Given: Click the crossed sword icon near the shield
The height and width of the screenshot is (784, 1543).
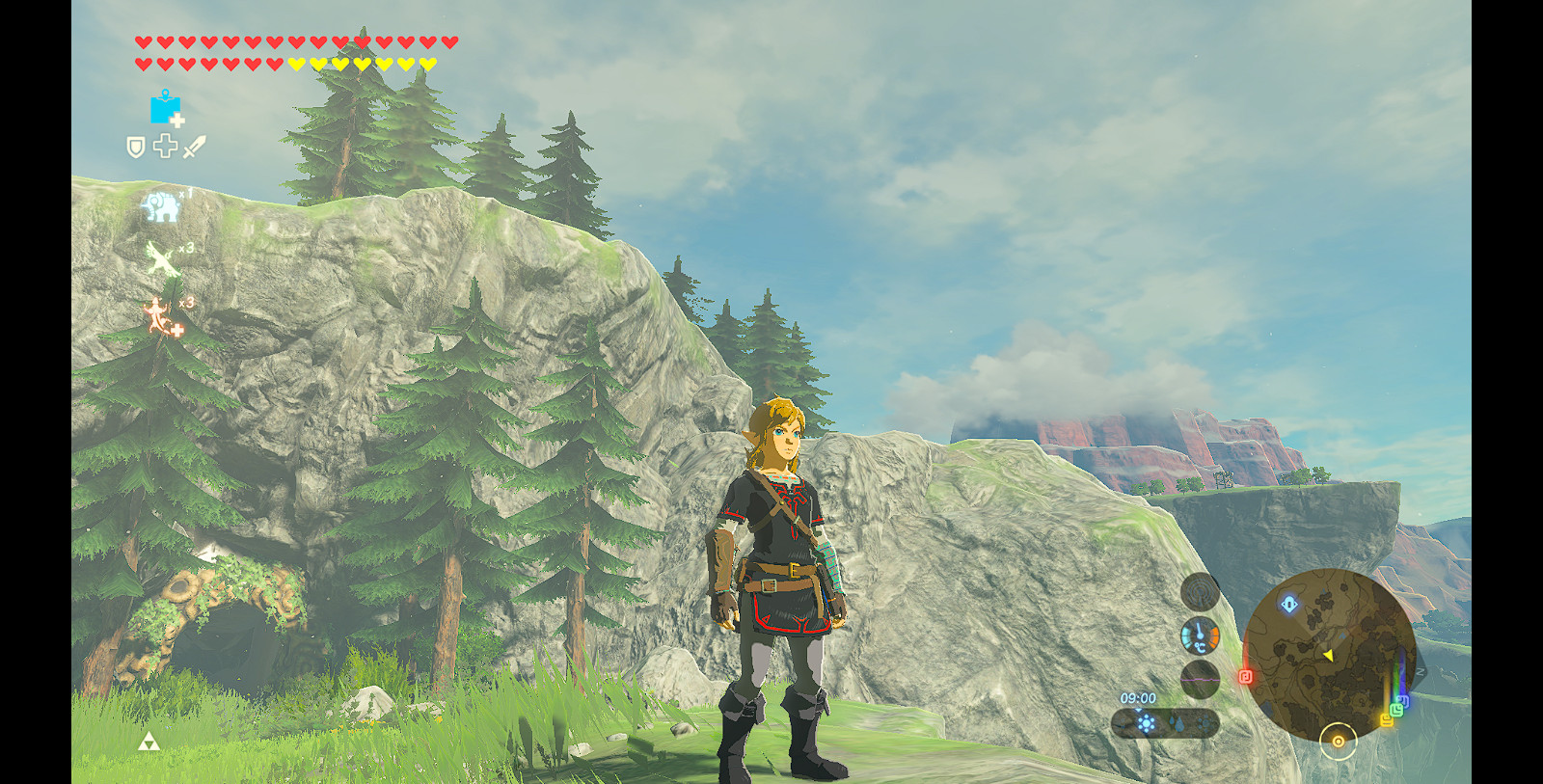Looking at the screenshot, I should (x=194, y=146).
